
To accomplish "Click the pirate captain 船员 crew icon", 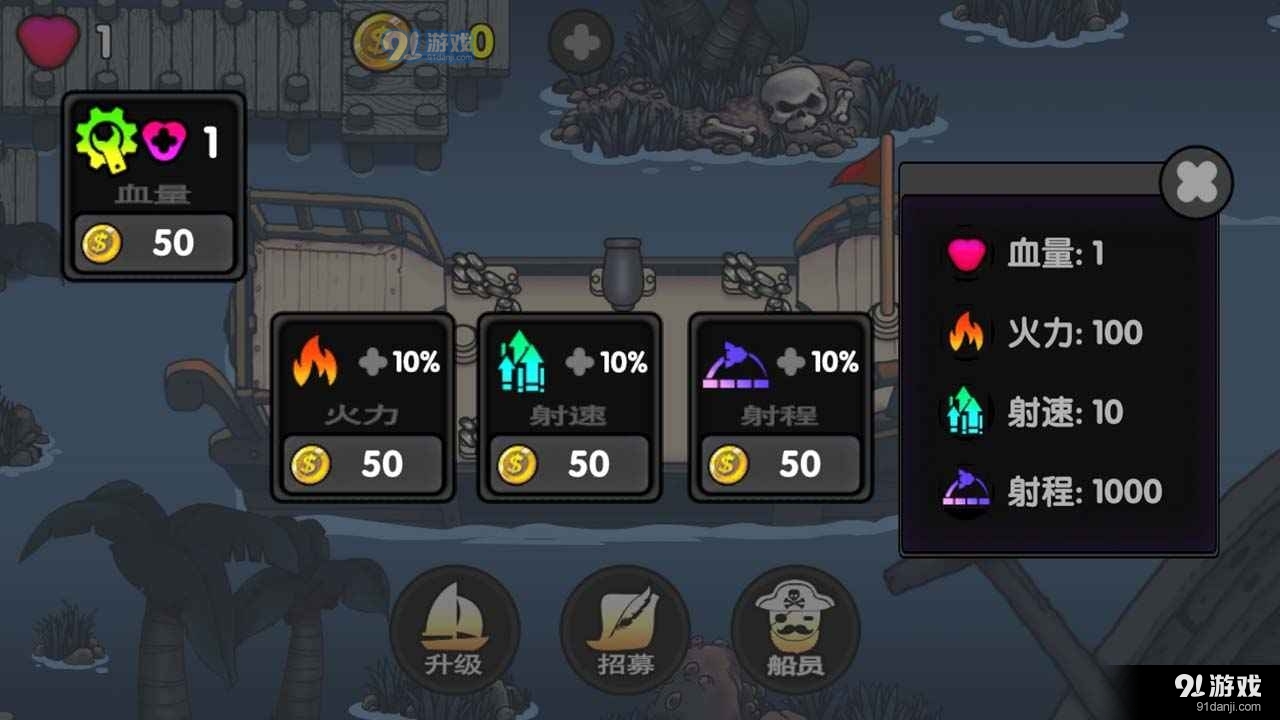I will pos(793,620).
